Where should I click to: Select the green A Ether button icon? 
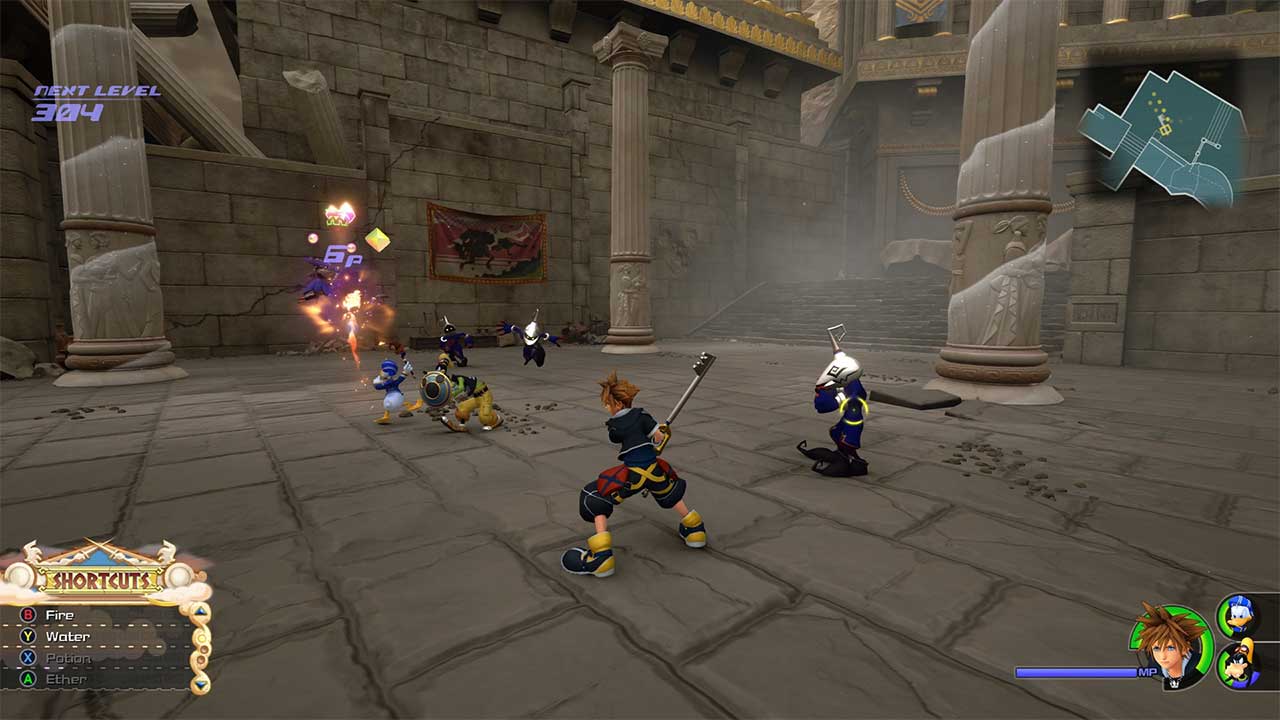click(x=28, y=679)
